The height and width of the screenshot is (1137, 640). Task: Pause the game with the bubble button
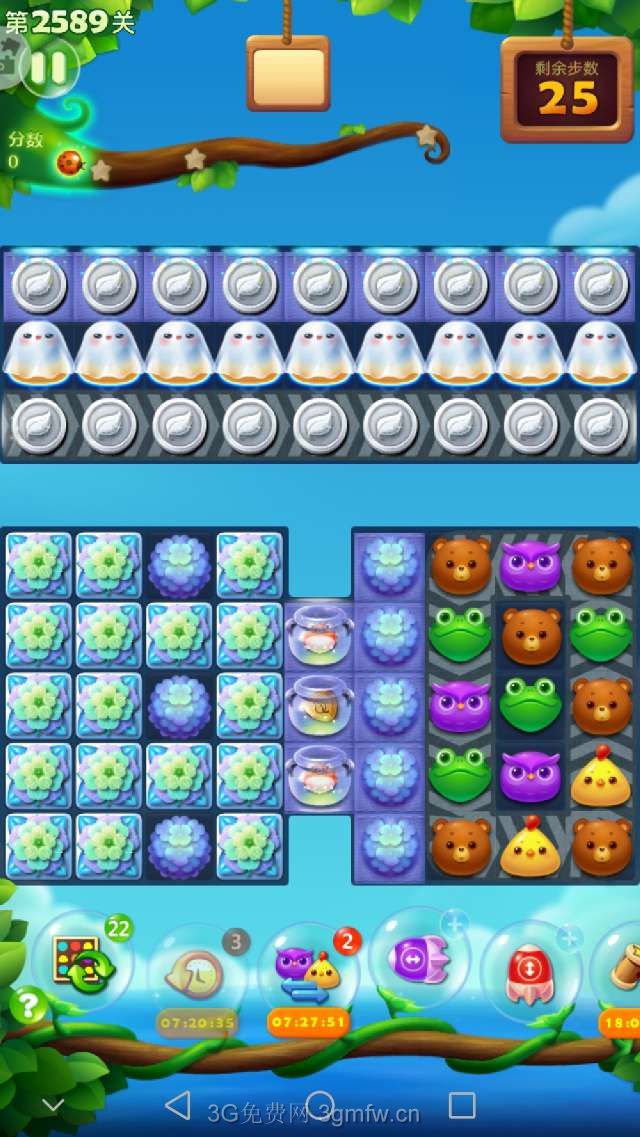[x=48, y=68]
